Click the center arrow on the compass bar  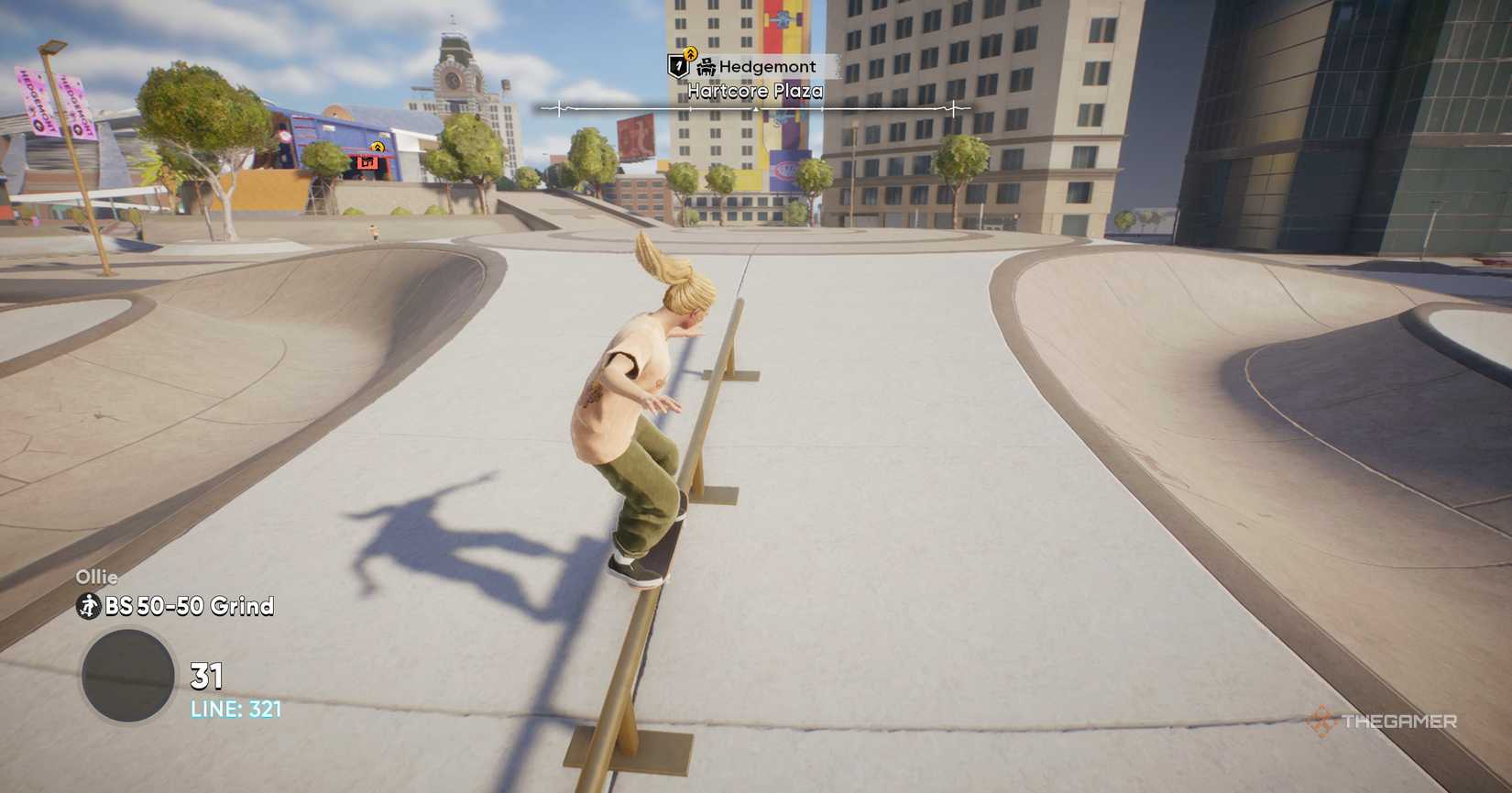[755, 110]
